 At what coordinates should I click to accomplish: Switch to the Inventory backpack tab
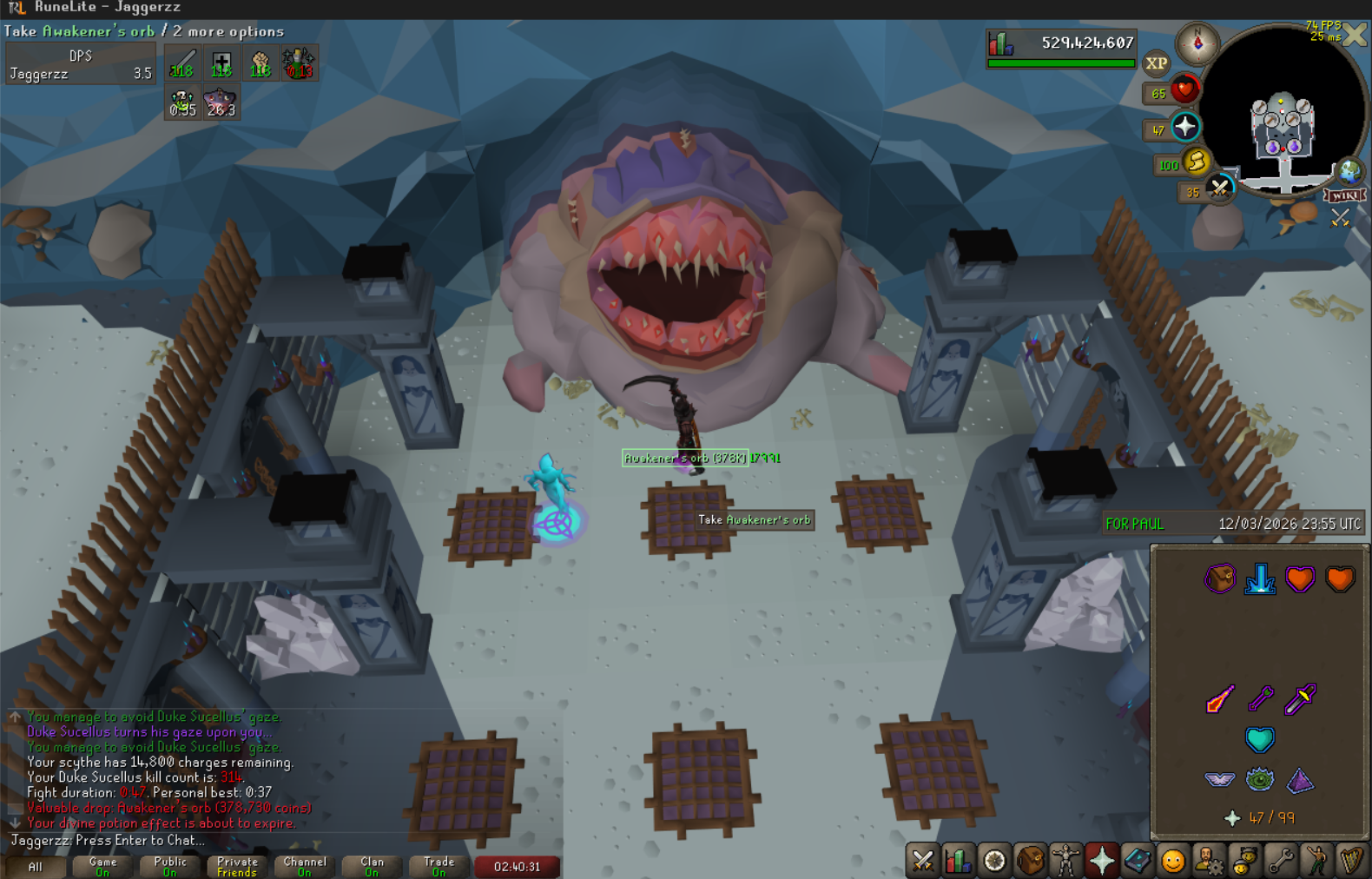click(x=1030, y=861)
